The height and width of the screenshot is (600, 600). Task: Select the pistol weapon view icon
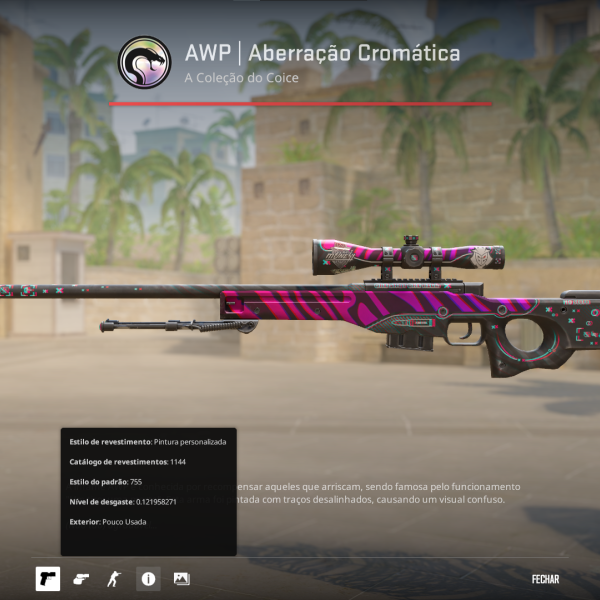pyautogui.click(x=47, y=579)
